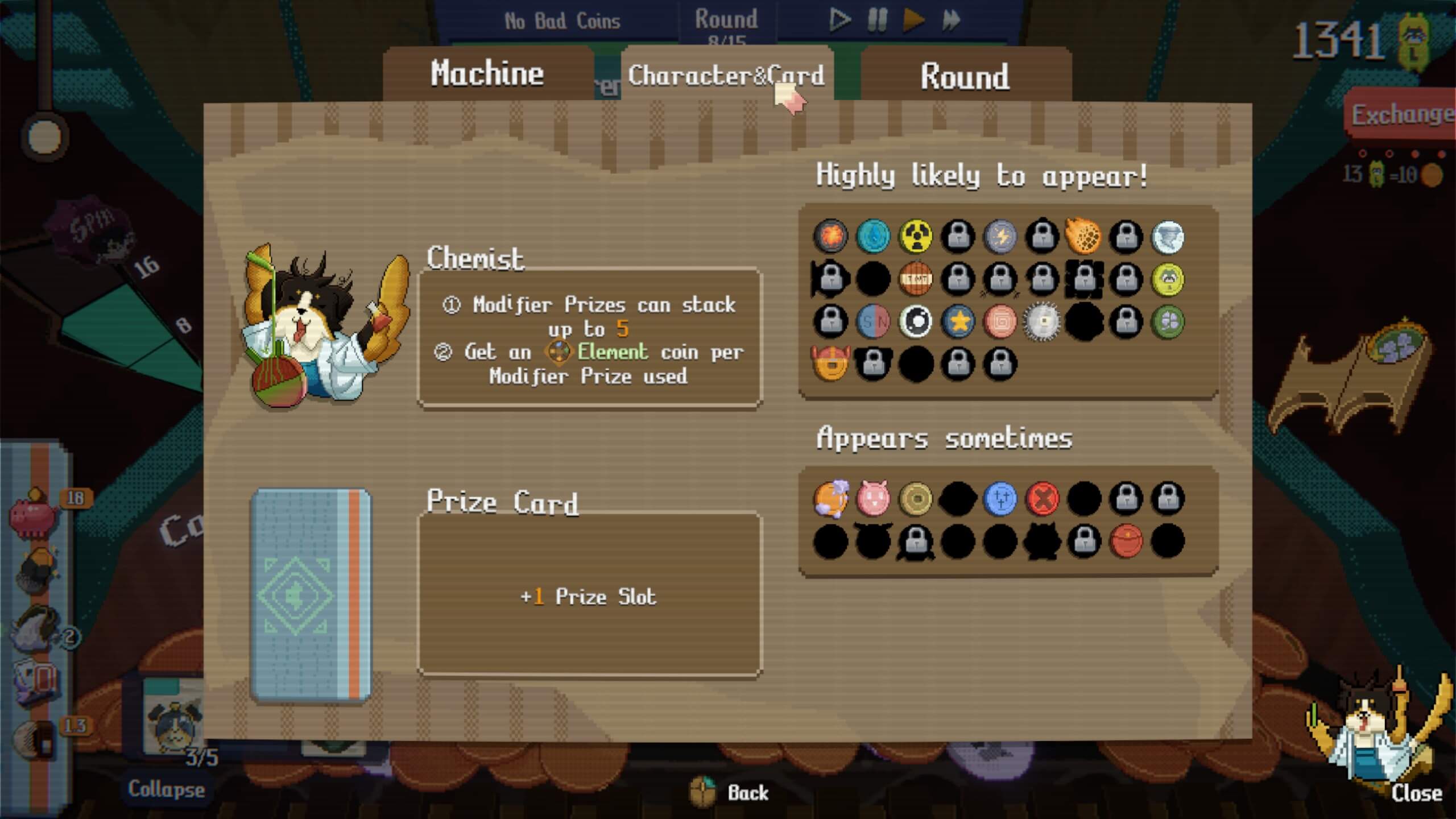This screenshot has width=1456, height=819.
Task: Click the saw blade coin icon
Action: point(1043,321)
